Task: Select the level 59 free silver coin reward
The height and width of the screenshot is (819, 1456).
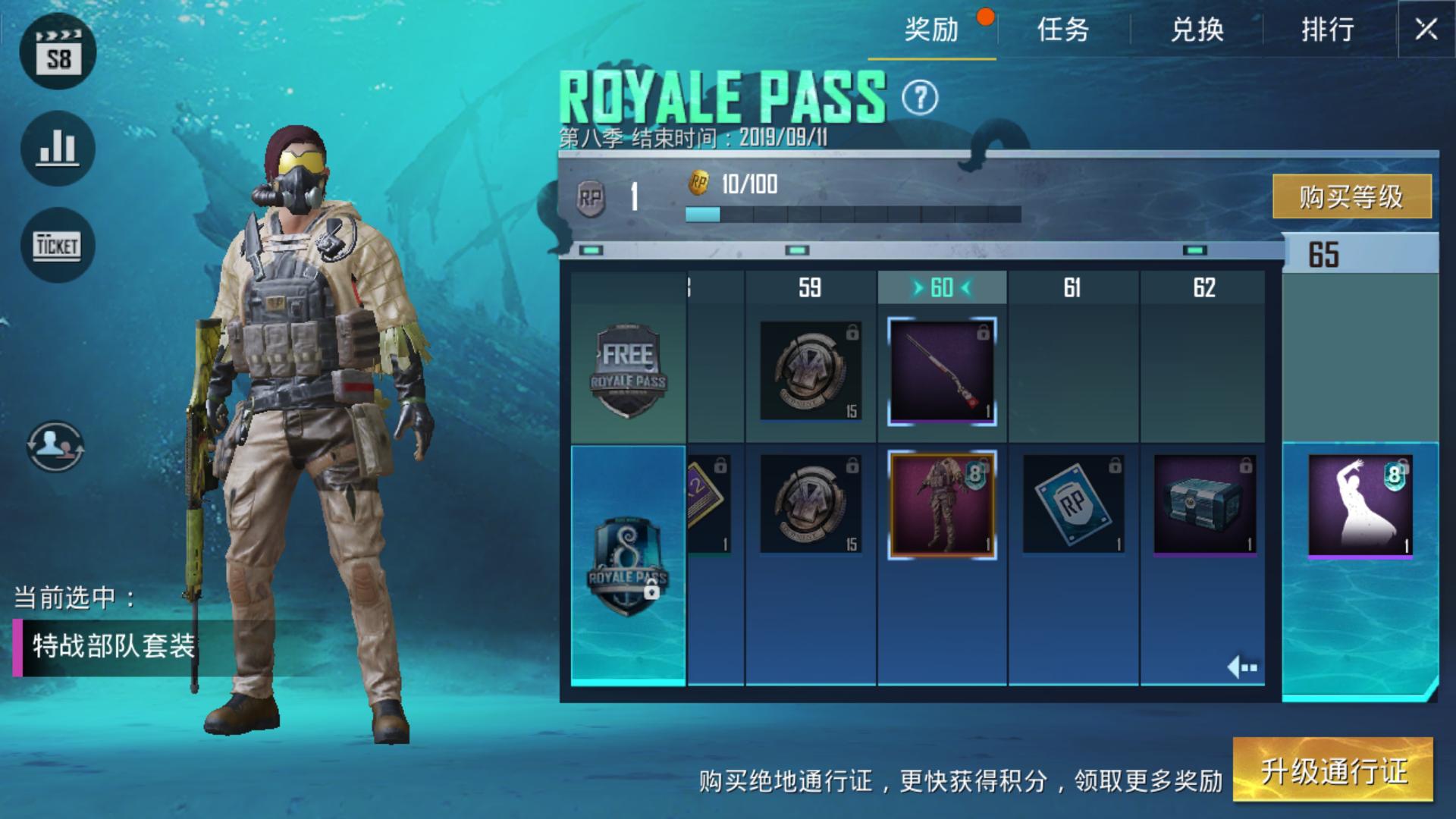Action: coord(810,371)
